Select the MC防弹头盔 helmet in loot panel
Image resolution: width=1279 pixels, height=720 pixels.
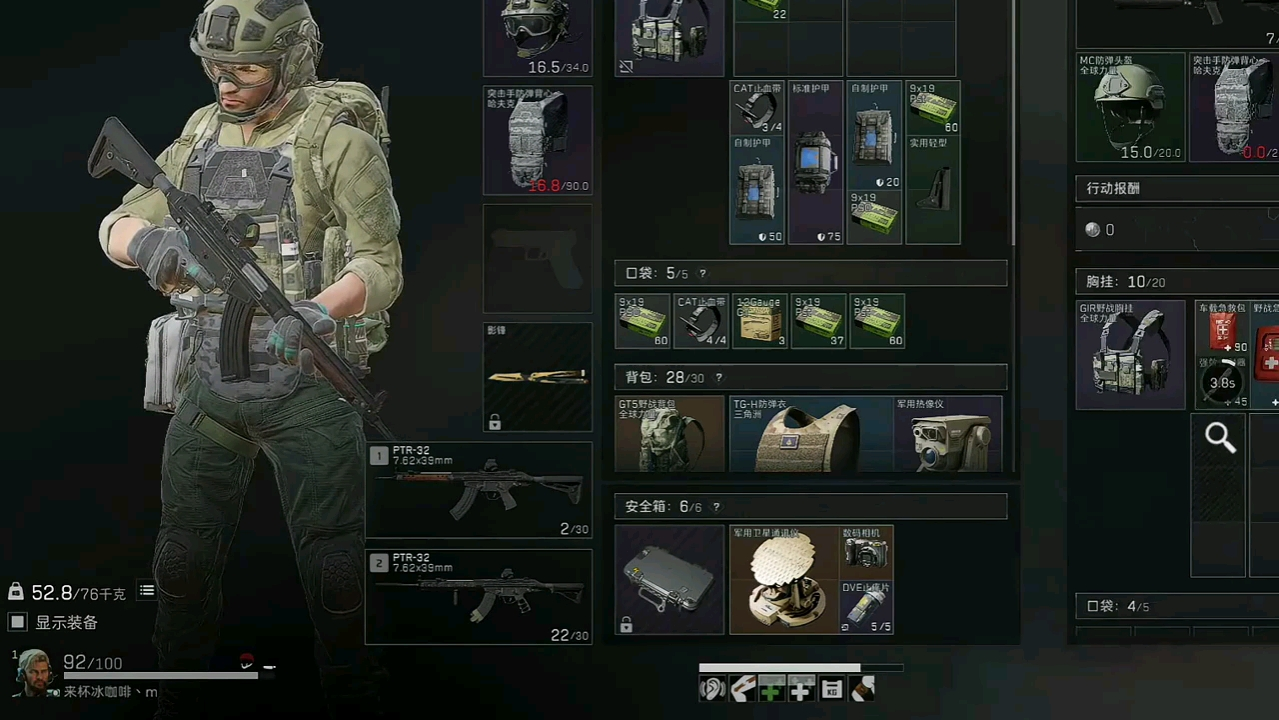tap(1130, 107)
